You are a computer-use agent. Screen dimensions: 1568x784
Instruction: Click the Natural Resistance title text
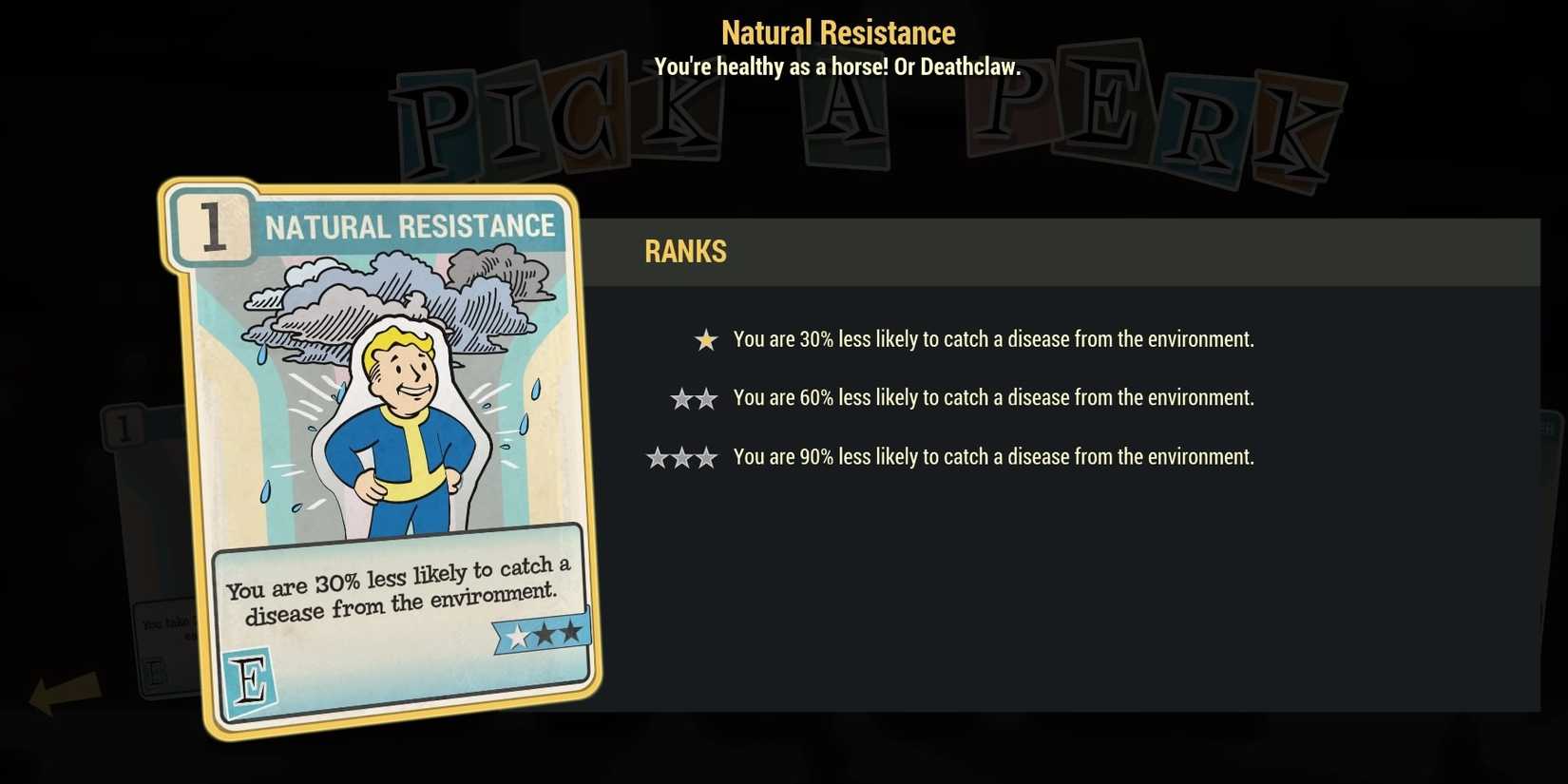pyautogui.click(x=837, y=31)
